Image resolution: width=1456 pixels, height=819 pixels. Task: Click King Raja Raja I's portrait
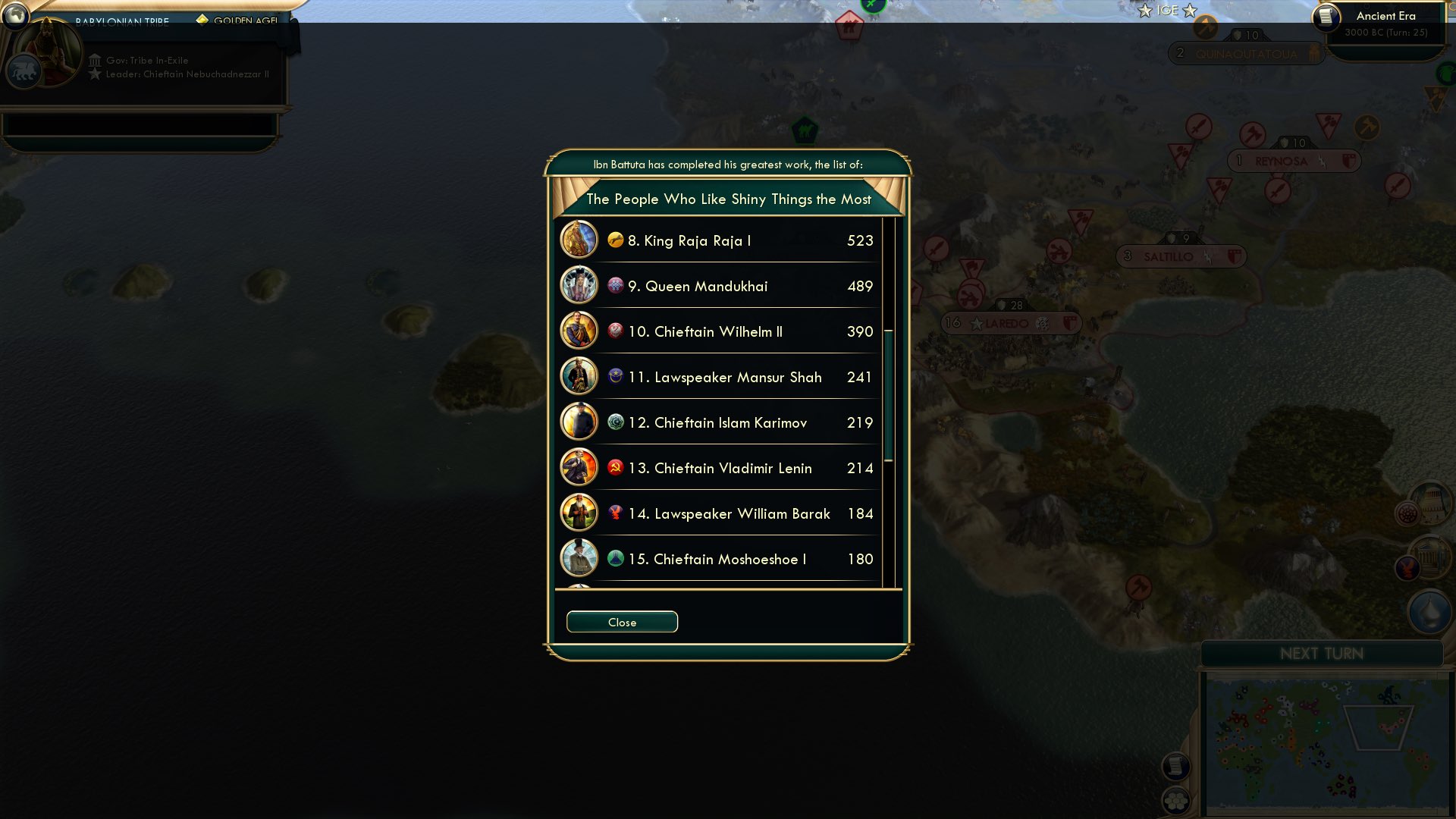[578, 240]
